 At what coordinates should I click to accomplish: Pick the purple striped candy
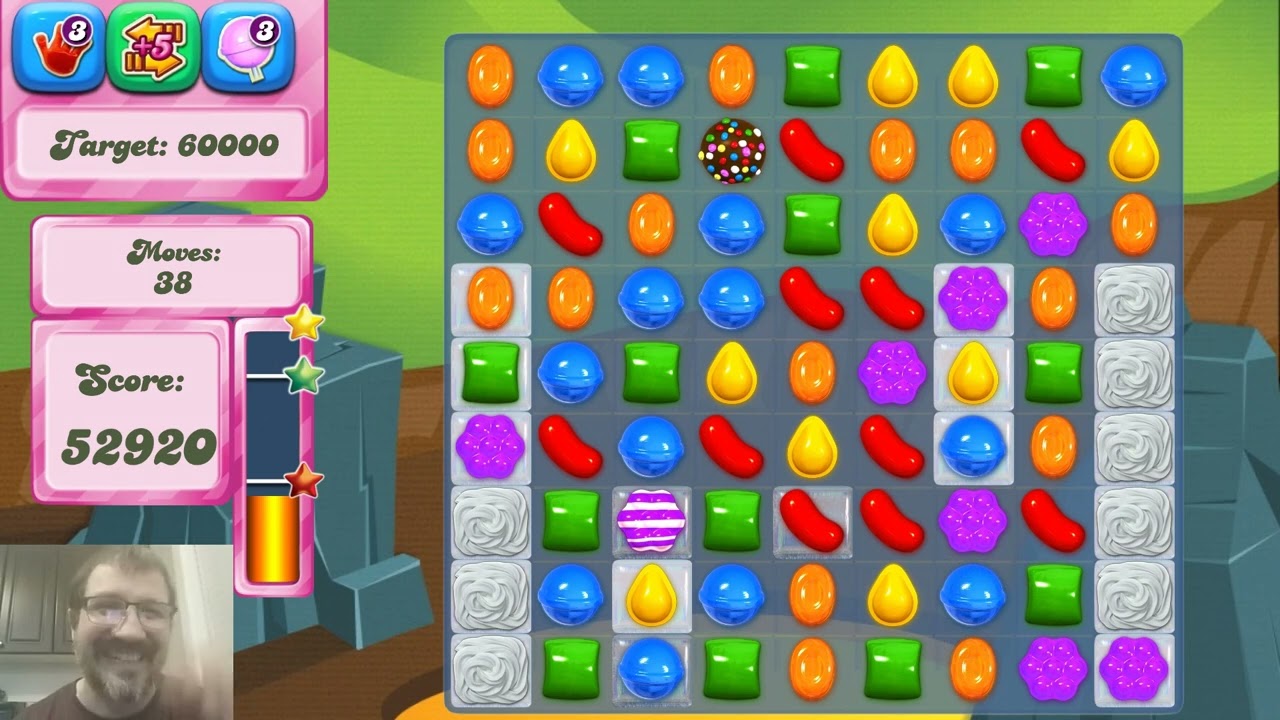click(x=651, y=521)
